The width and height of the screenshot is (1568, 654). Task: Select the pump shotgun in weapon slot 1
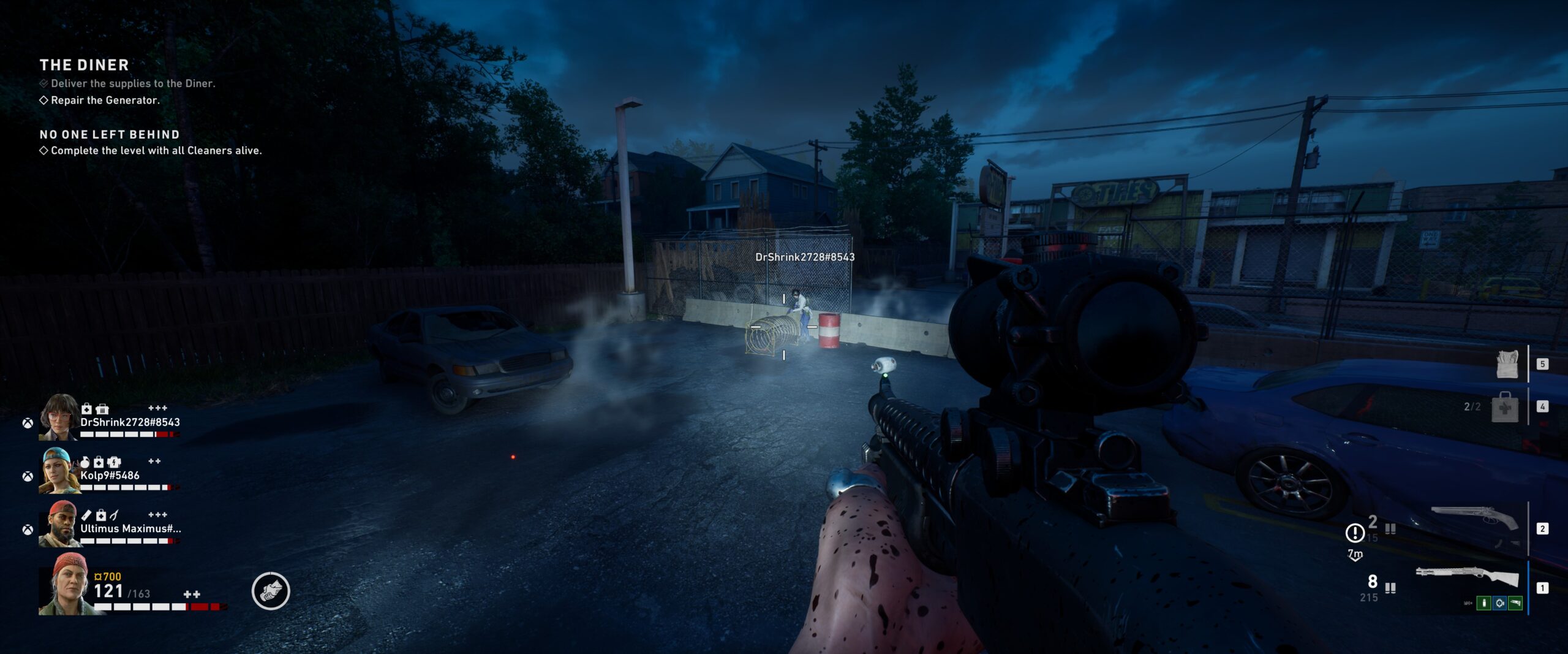(x=1467, y=577)
